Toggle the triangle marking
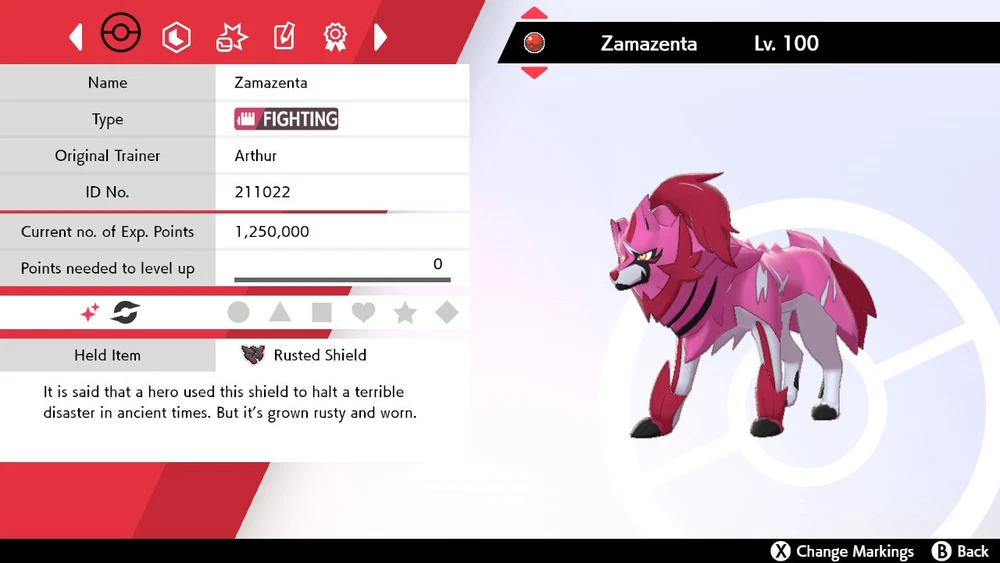 (x=280, y=313)
